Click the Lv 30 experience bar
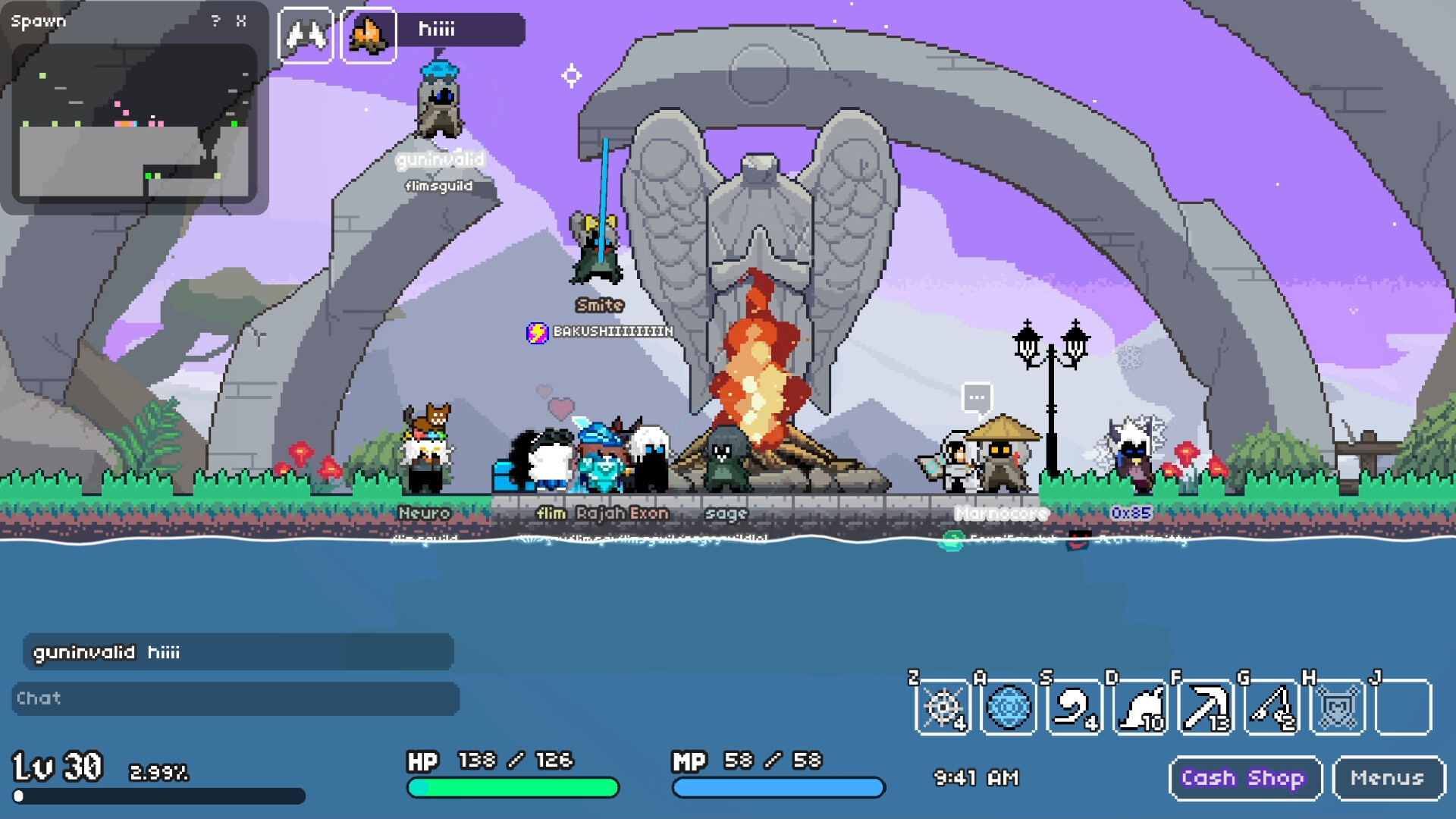This screenshot has height=819, width=1456. coord(159,796)
